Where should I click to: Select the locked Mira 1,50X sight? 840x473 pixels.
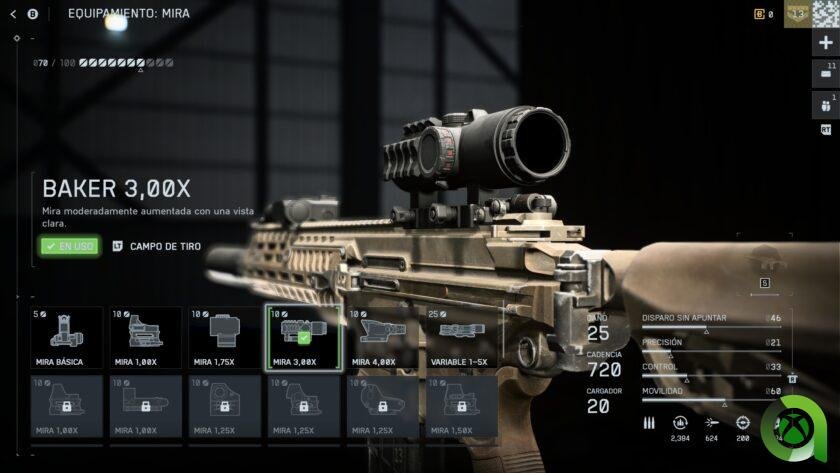pos(461,407)
